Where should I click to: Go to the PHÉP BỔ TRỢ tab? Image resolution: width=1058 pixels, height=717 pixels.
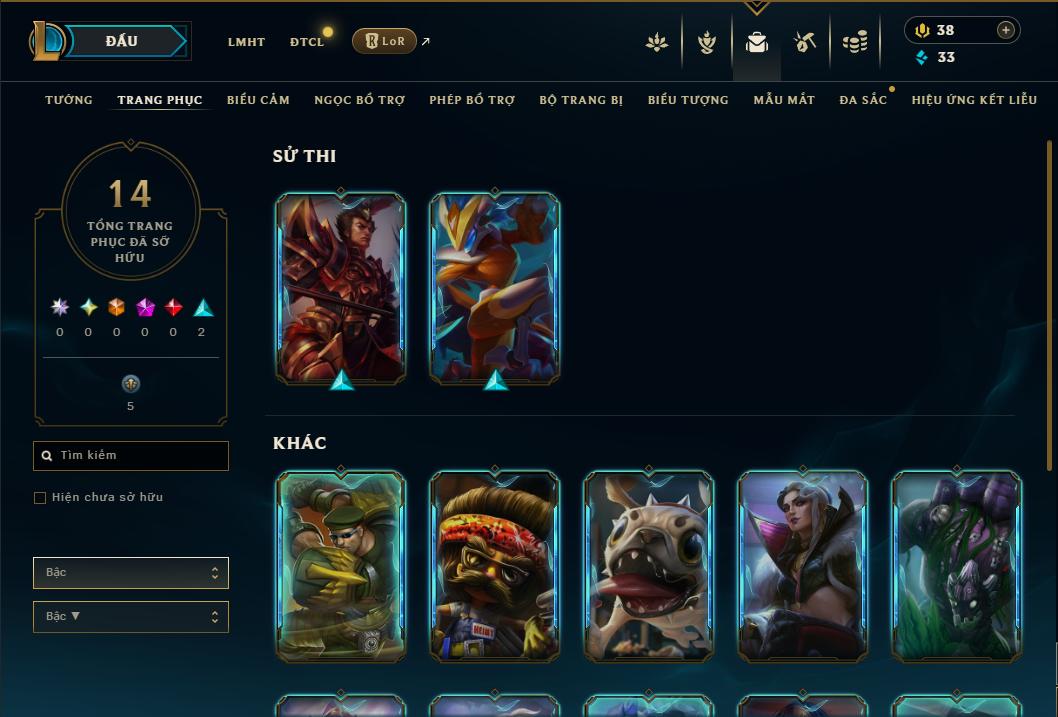[x=472, y=100]
